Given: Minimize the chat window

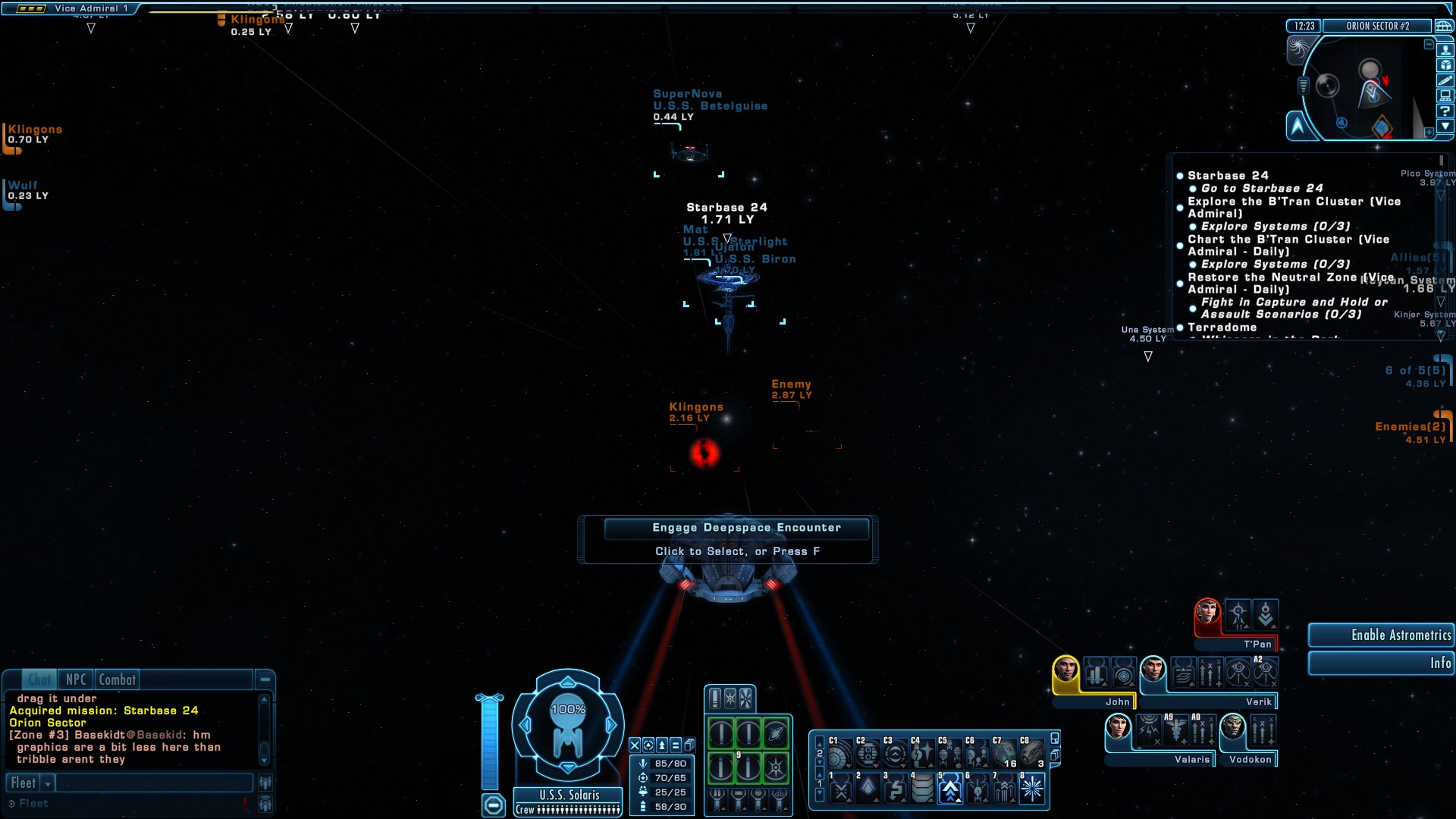Looking at the screenshot, I should pos(265,679).
